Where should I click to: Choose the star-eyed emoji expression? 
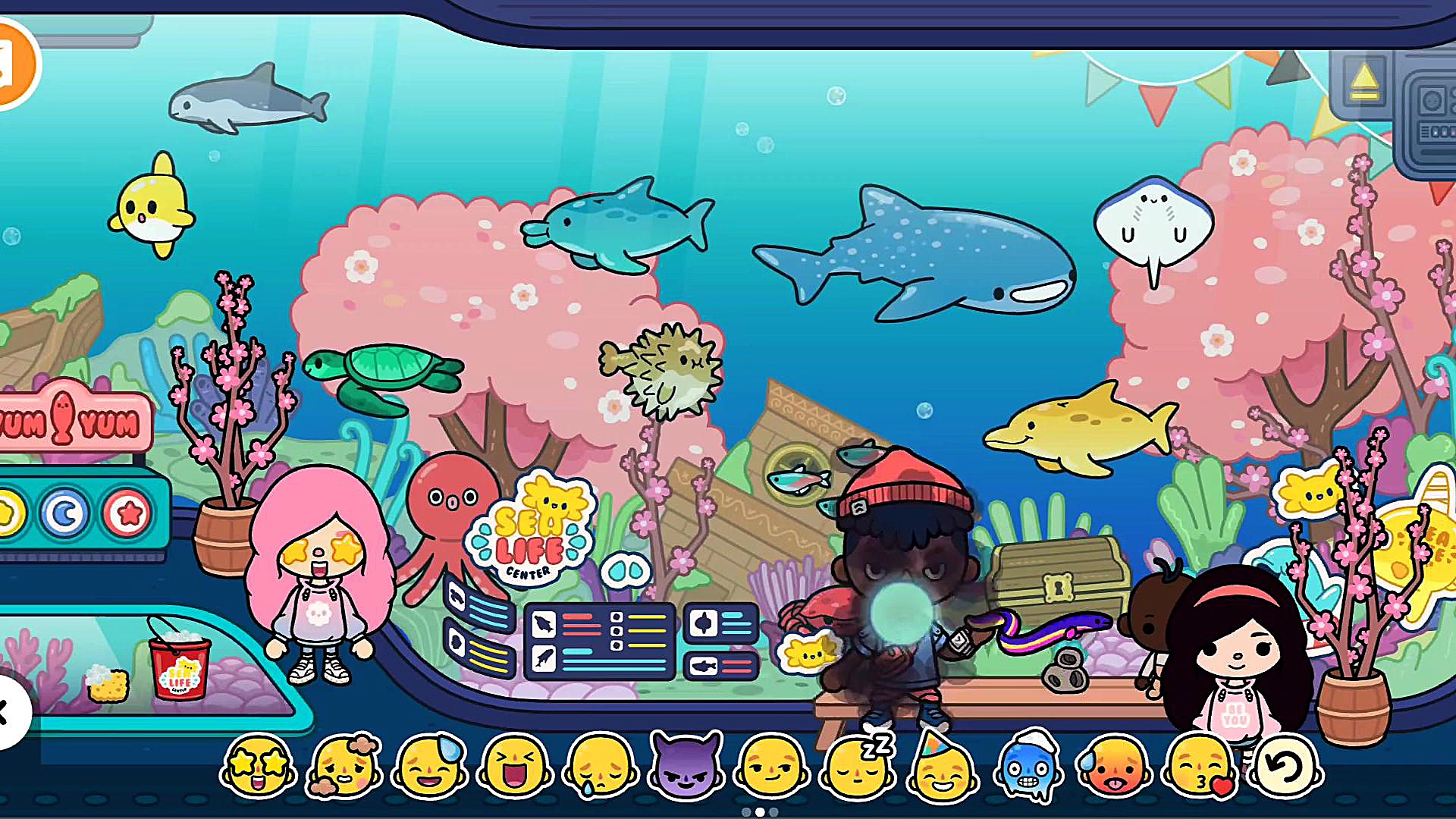pyautogui.click(x=258, y=766)
